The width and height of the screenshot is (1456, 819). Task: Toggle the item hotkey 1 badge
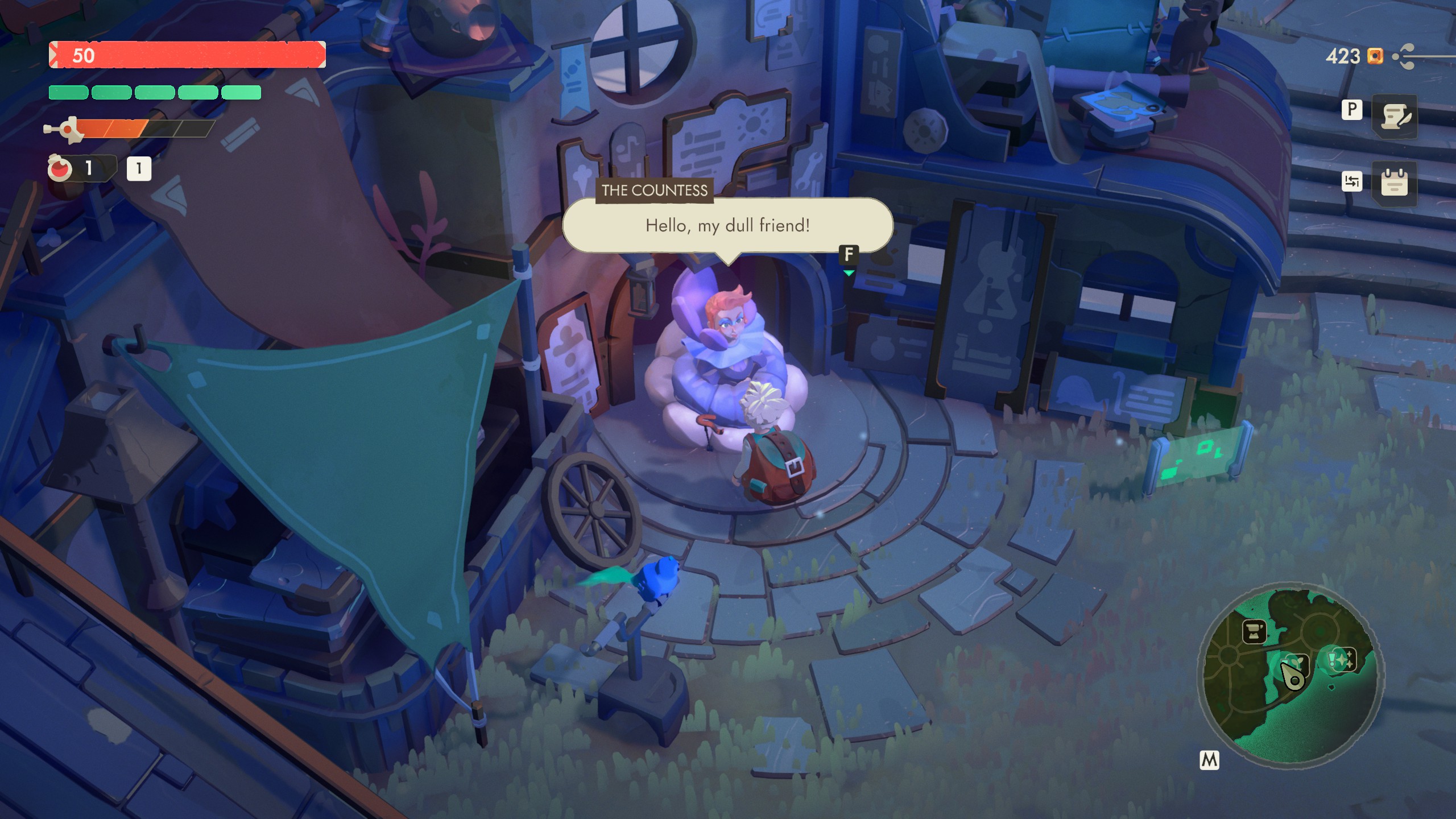tap(138, 169)
